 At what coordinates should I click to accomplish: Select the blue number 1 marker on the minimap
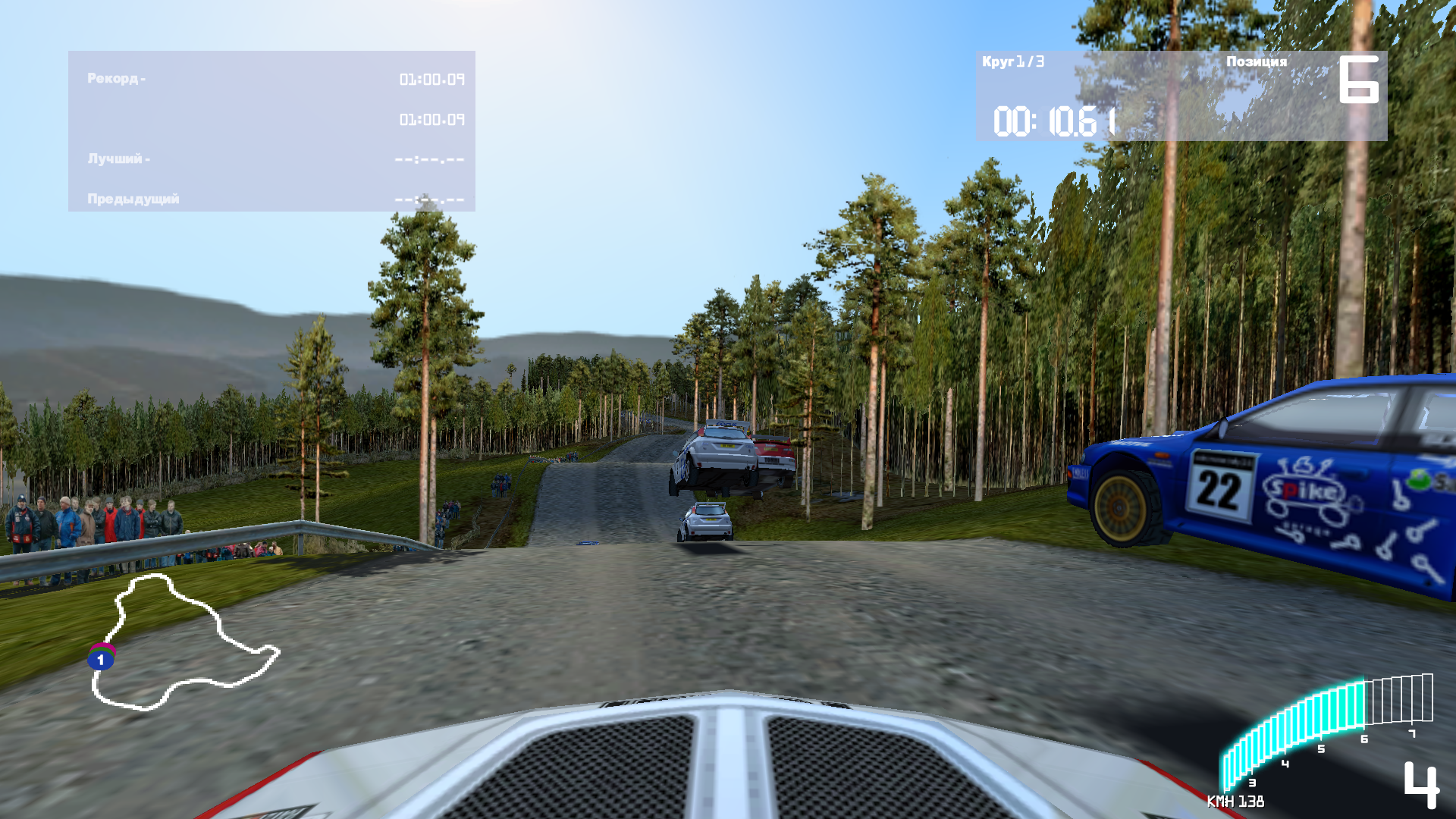coord(100,660)
